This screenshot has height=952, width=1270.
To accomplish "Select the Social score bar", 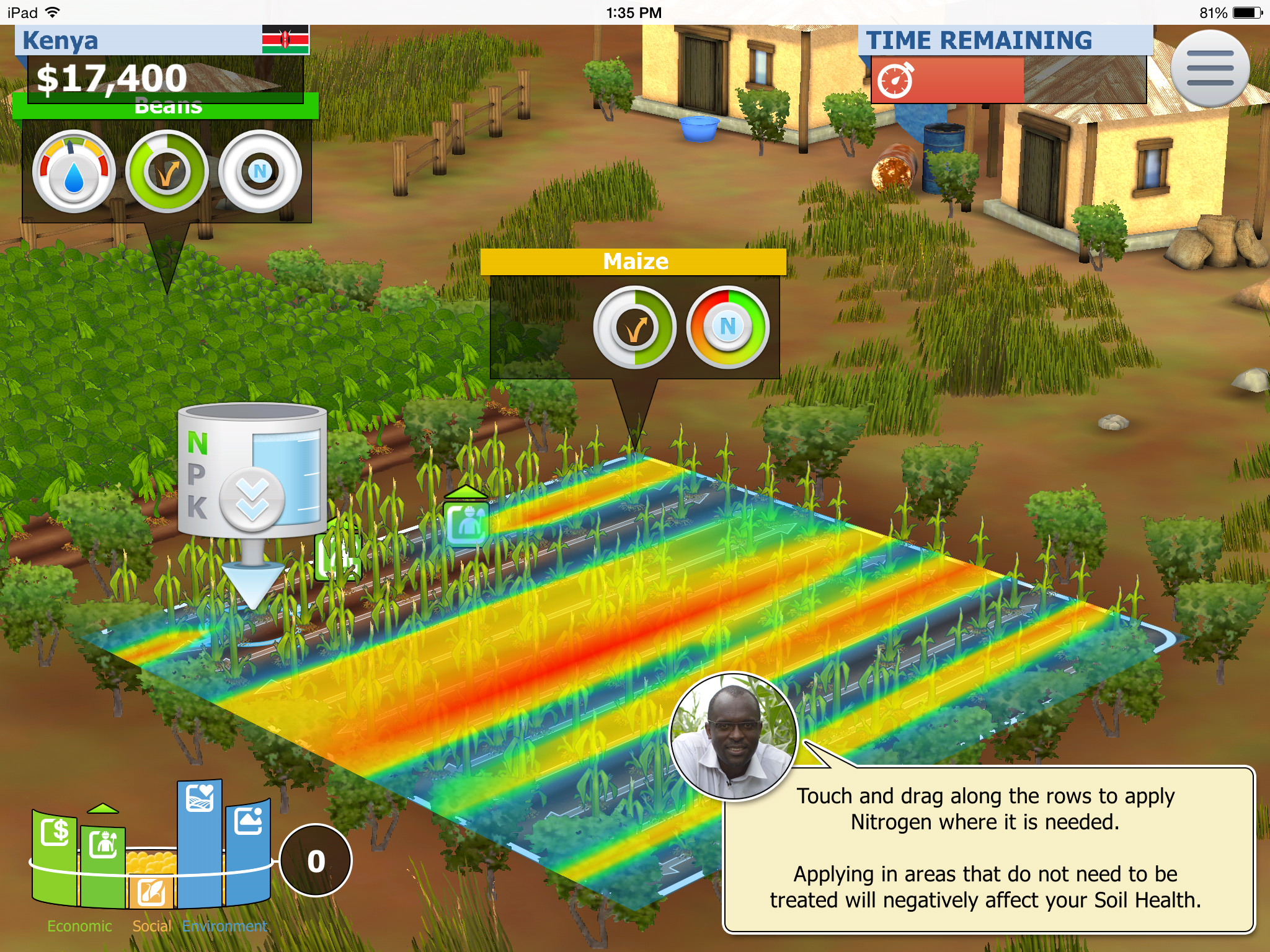I will coord(152,880).
